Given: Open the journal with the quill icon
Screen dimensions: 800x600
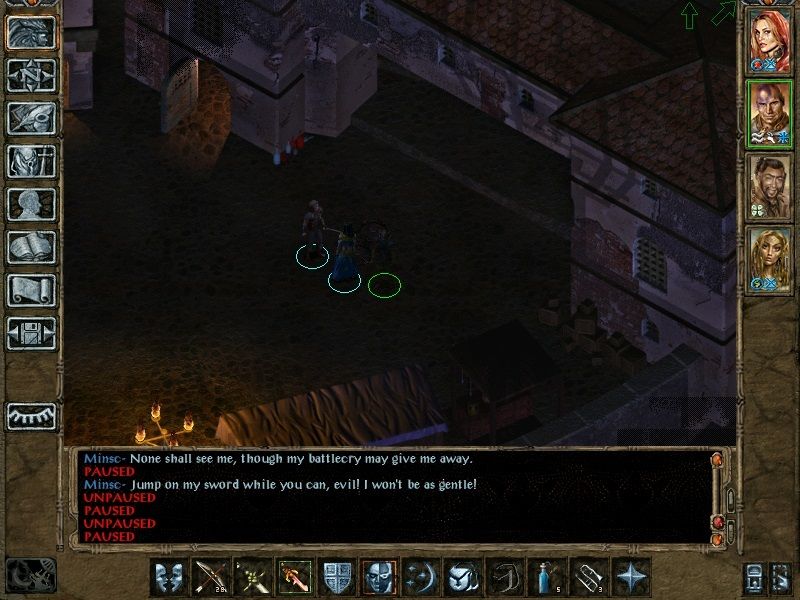Looking at the screenshot, I should pos(31,118).
